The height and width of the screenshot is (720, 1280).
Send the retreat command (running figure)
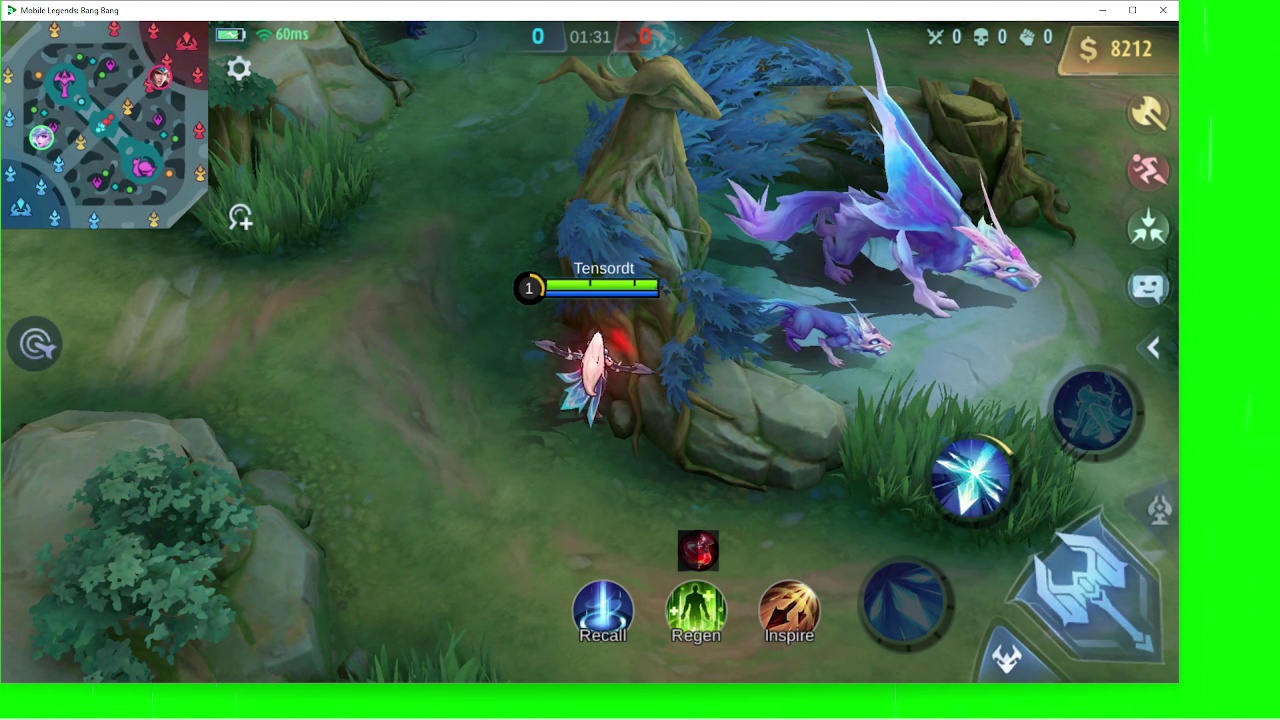(x=1148, y=171)
